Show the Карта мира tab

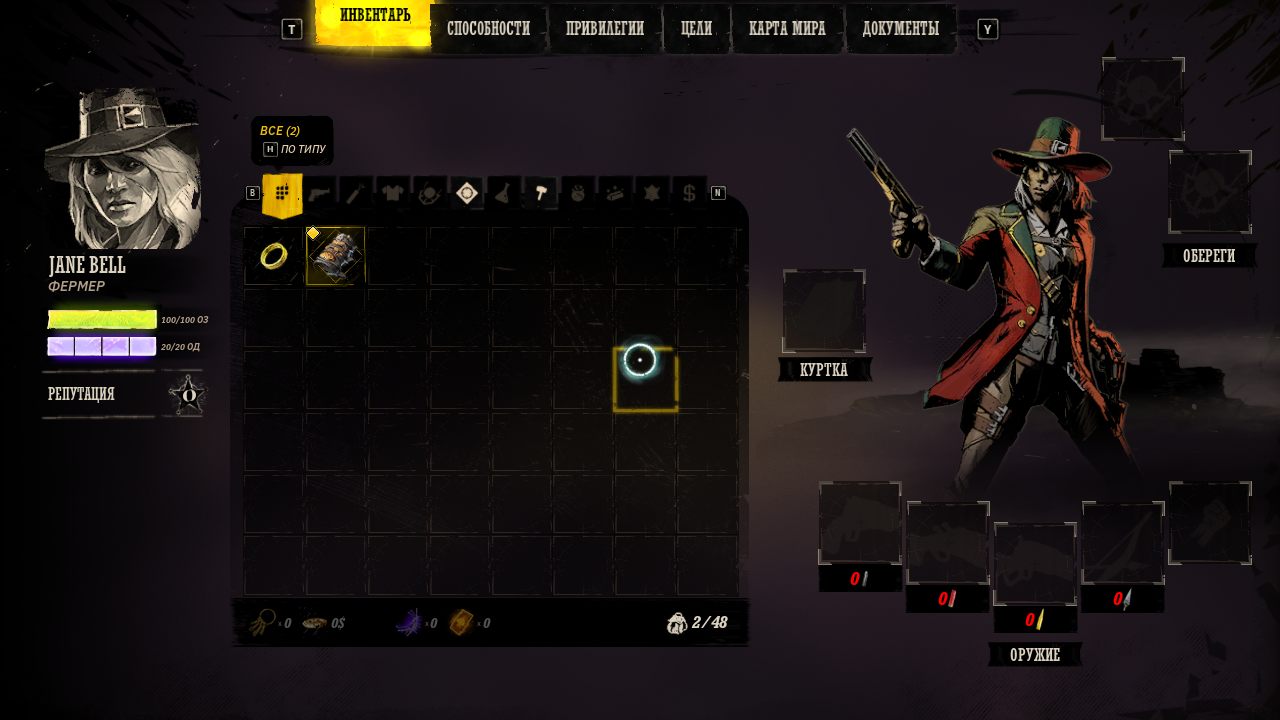click(787, 29)
